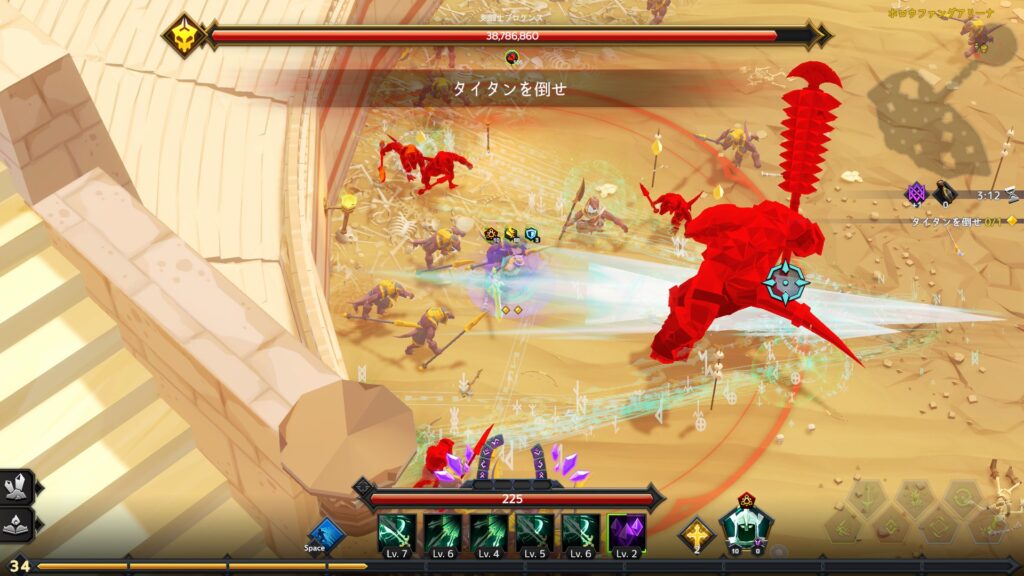Select the purple crystal Lv. 2 ability
Screen dimensions: 1024x576
pos(627,533)
